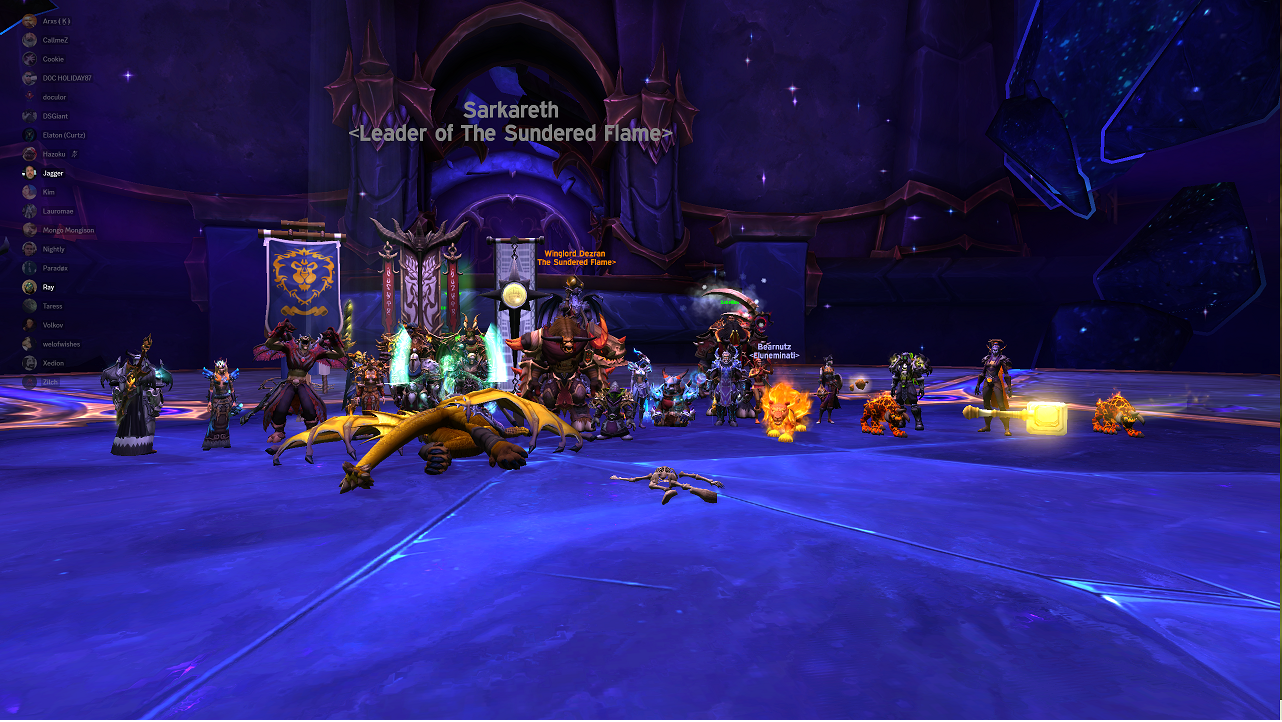Click Cookie's avatar in the voice list
The width and height of the screenshot is (1282, 722).
coord(28,58)
